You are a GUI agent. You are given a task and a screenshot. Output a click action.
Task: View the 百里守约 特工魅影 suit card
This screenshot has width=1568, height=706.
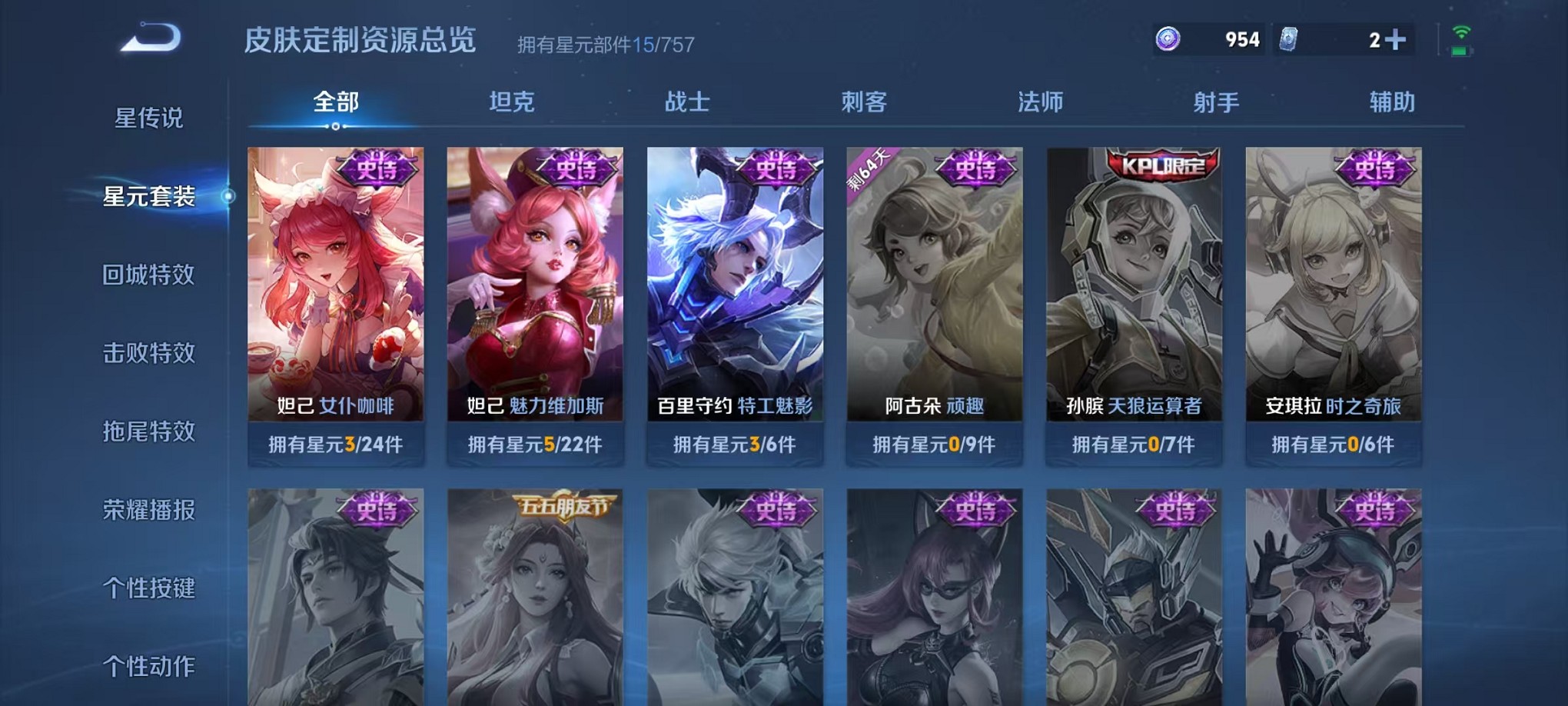pos(732,292)
